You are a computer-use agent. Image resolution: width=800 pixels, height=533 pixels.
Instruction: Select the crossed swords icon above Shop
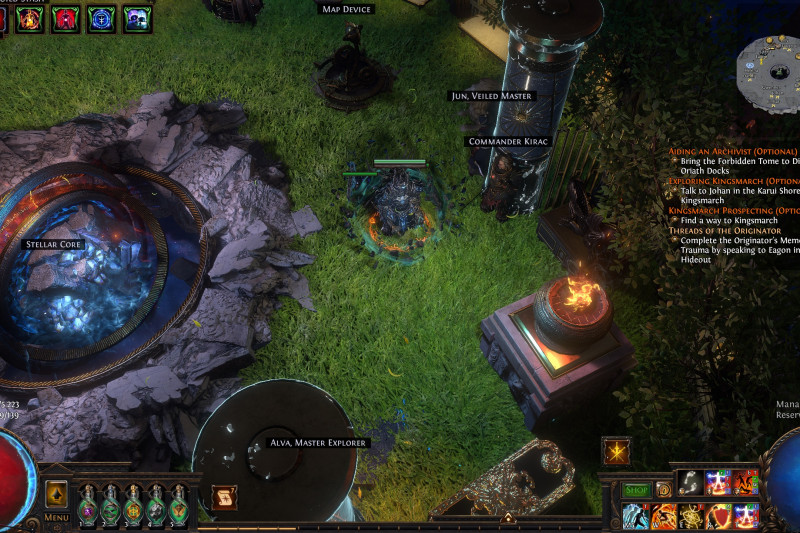616,451
